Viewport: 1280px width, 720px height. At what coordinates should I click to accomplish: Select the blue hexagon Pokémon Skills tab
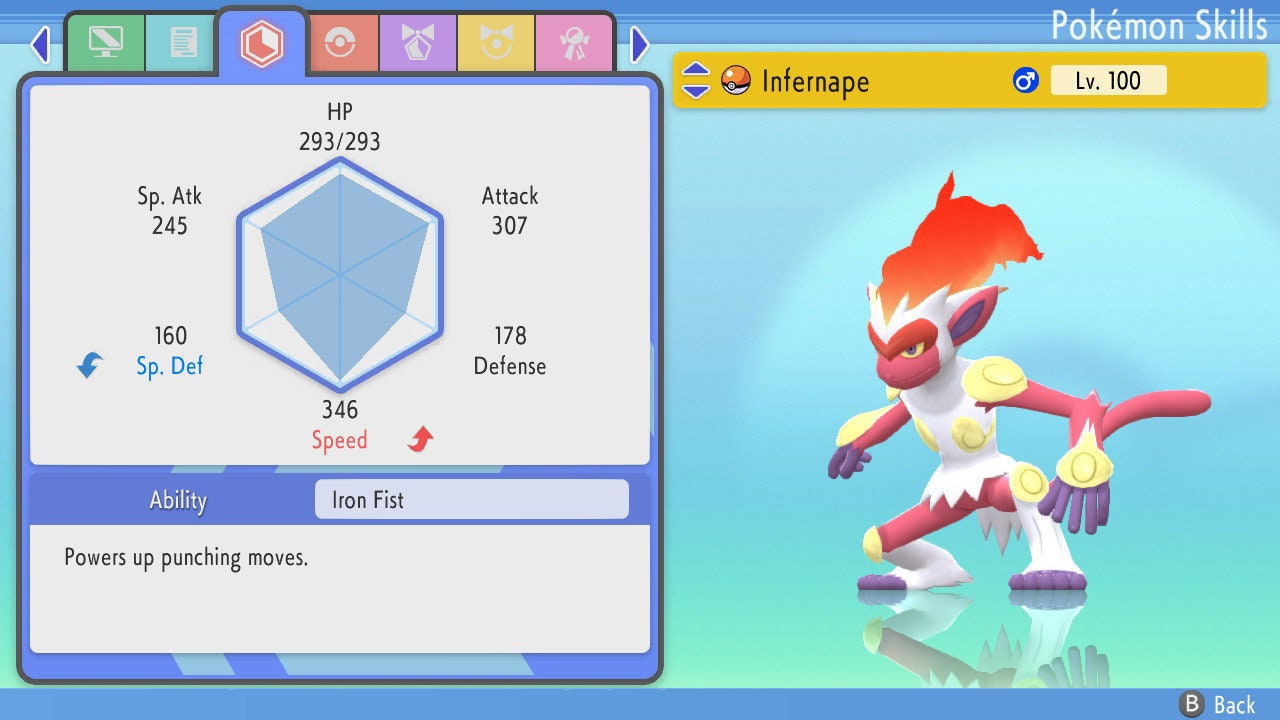click(x=261, y=43)
